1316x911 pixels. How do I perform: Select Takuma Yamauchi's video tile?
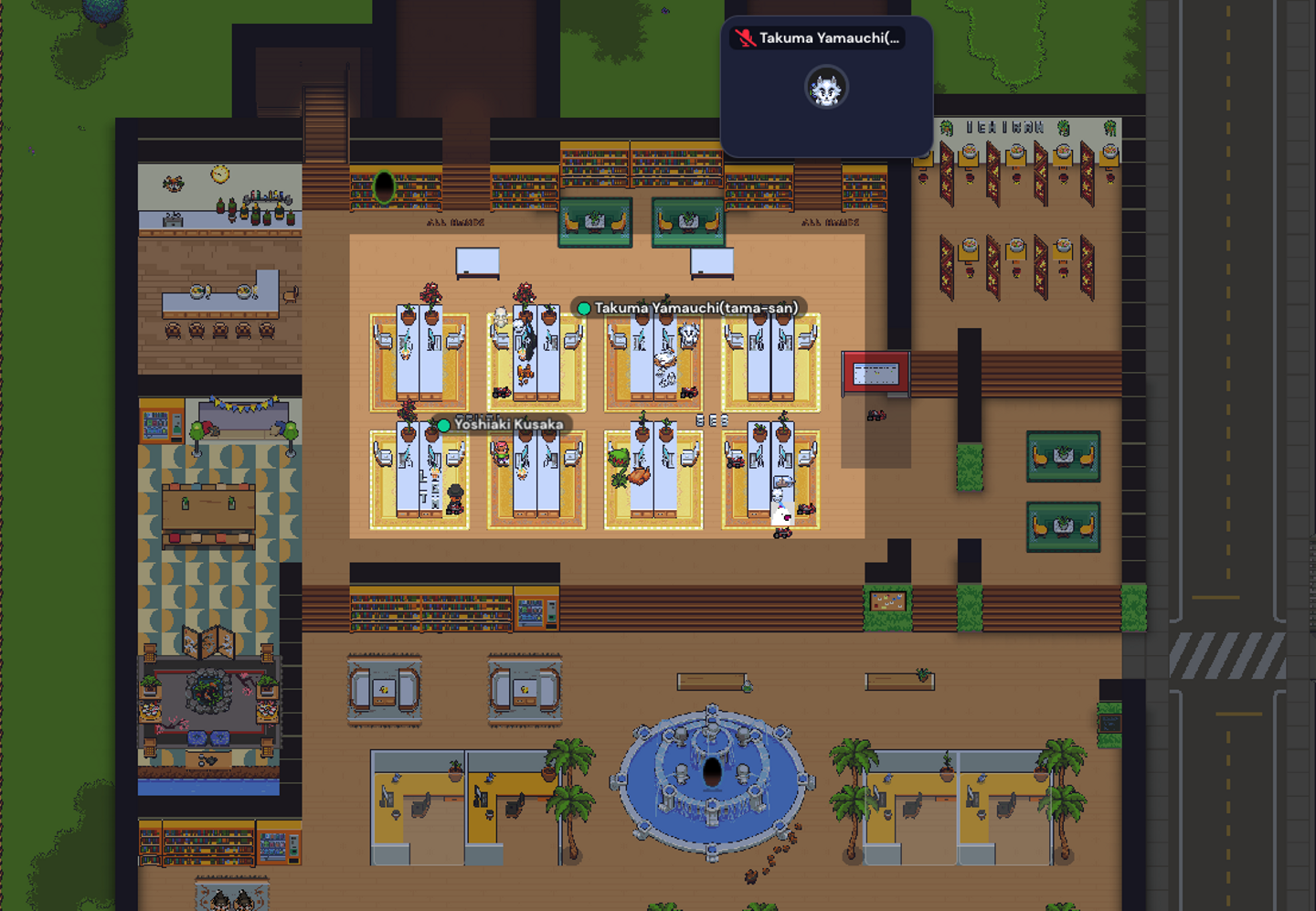point(826,88)
